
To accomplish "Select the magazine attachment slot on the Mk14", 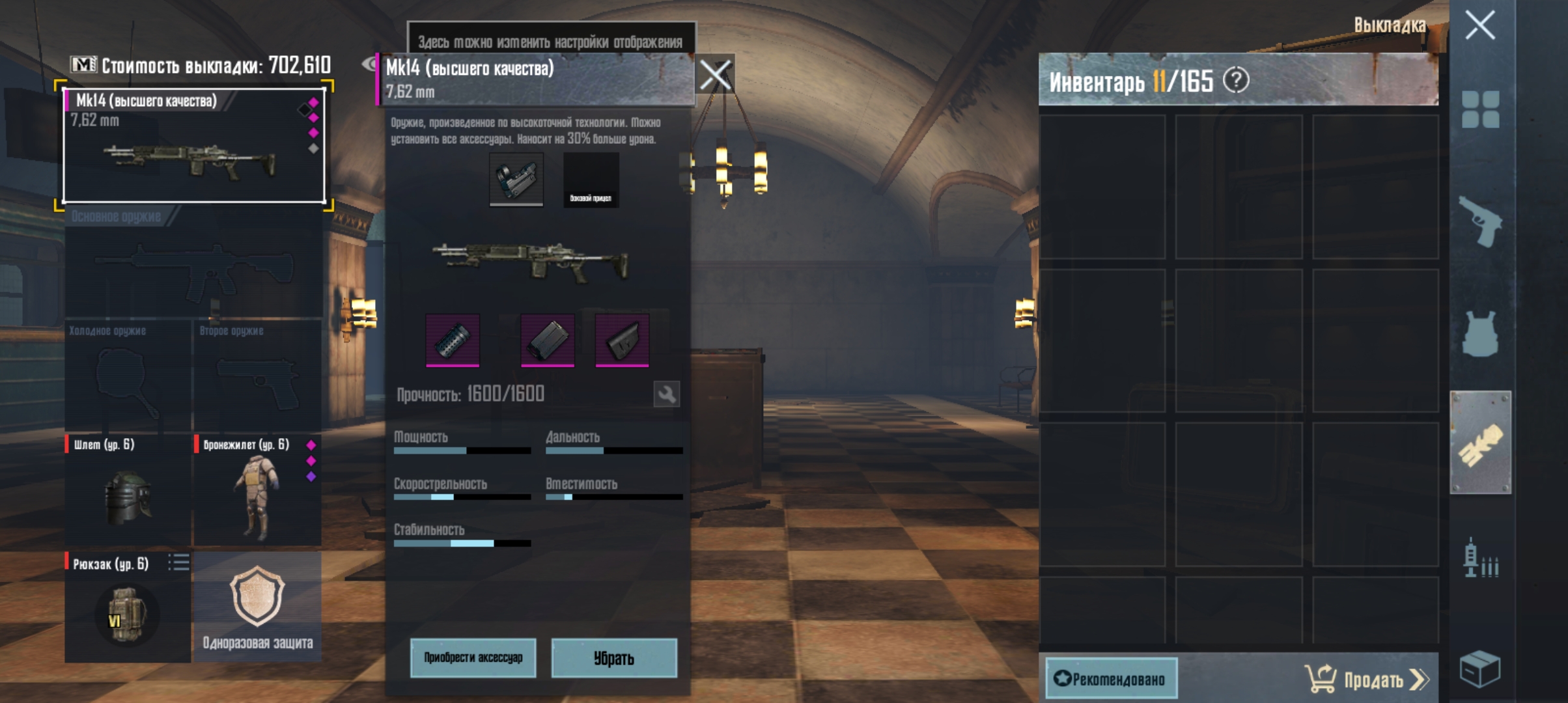I will point(548,339).
